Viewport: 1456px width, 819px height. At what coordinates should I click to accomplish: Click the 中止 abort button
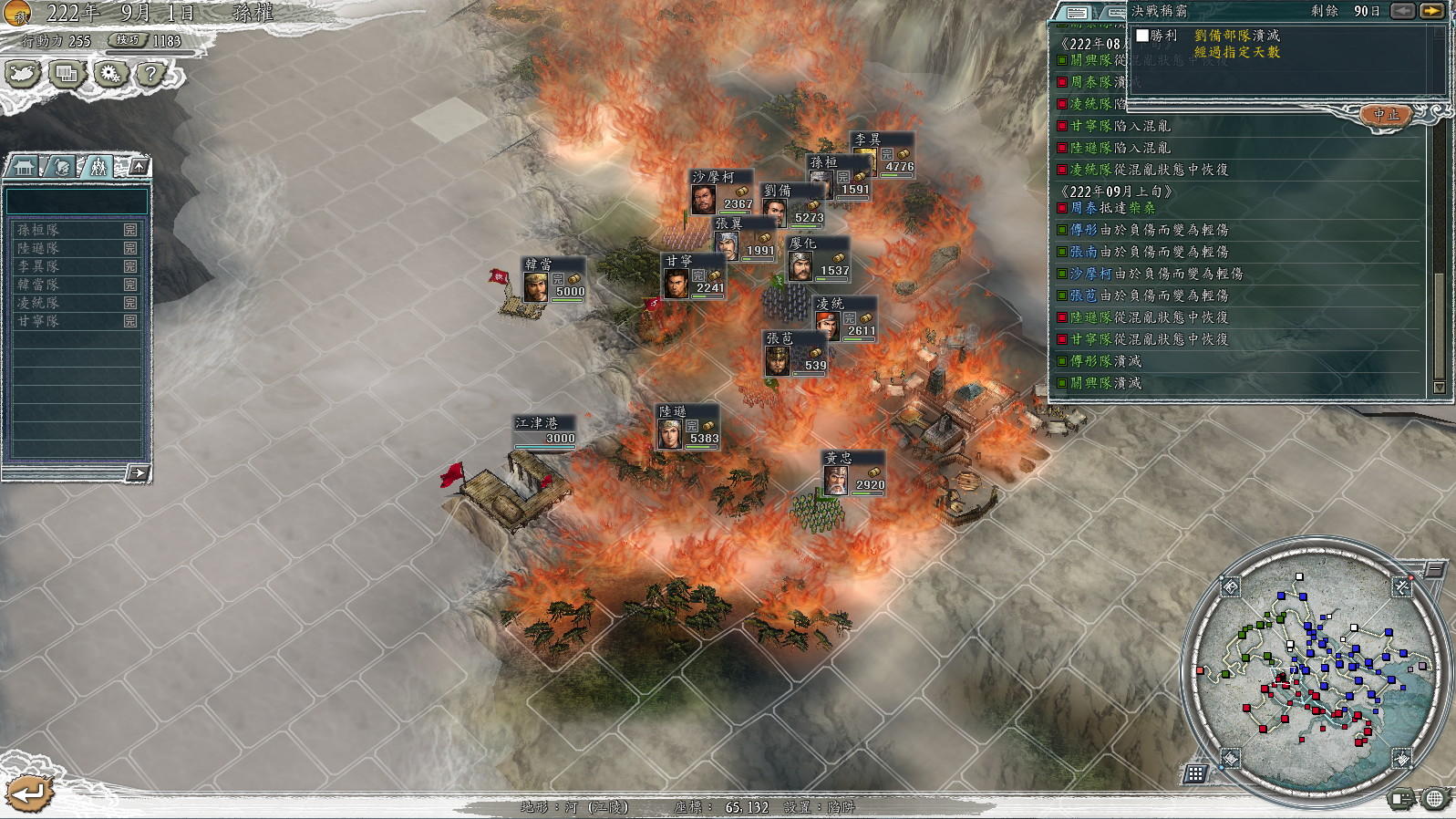click(1386, 115)
